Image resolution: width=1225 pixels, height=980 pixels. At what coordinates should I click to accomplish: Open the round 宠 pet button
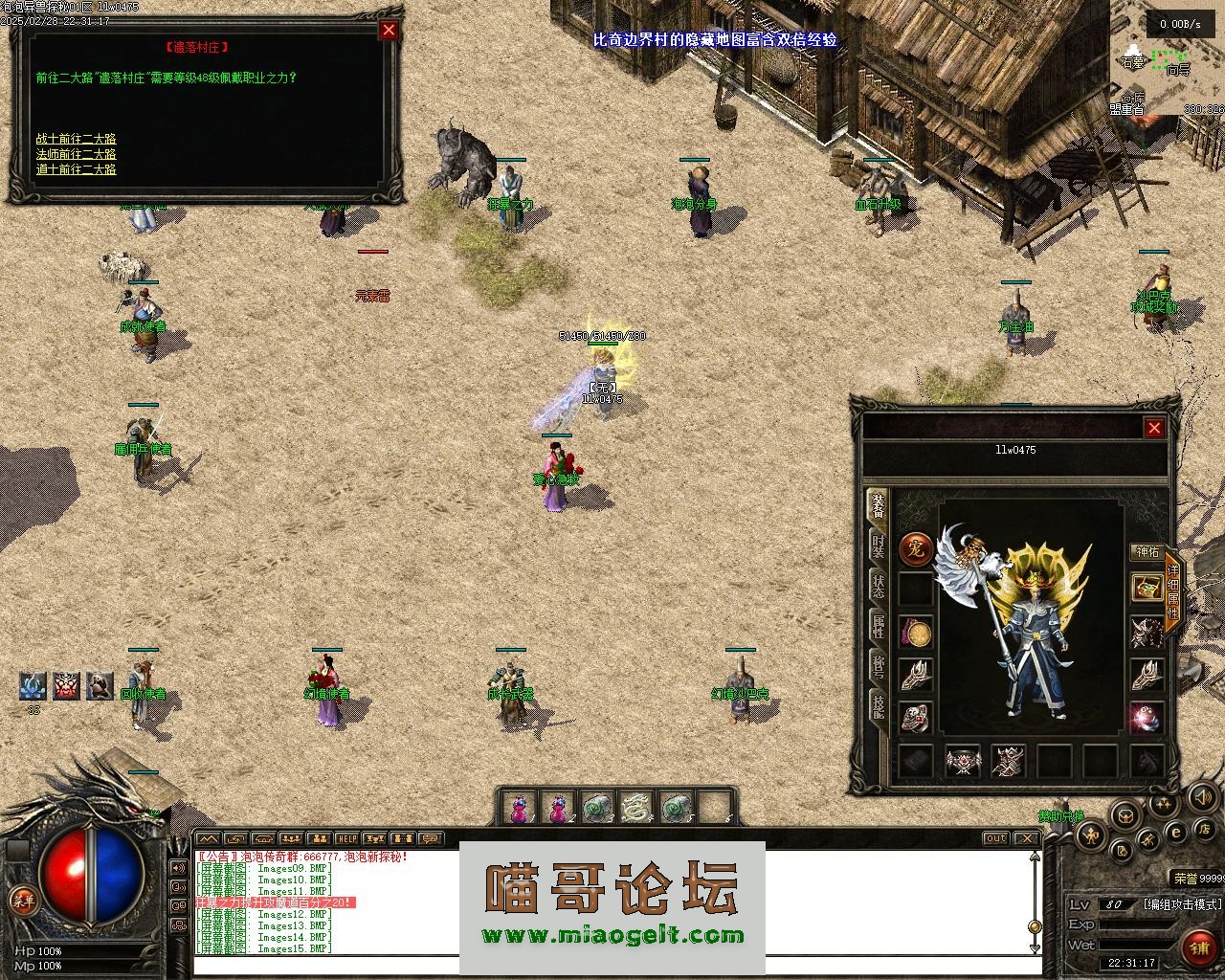(x=916, y=550)
